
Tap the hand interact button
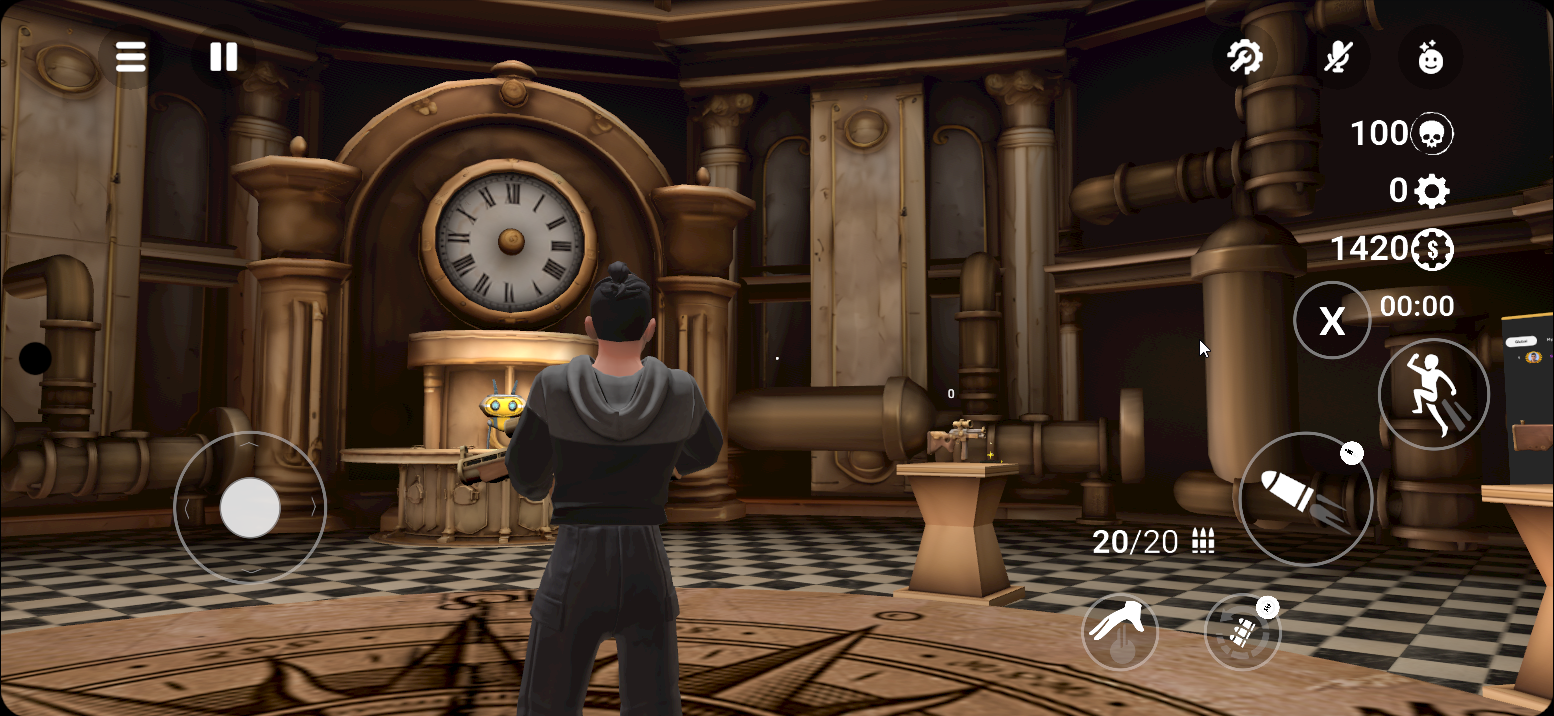coord(1120,632)
